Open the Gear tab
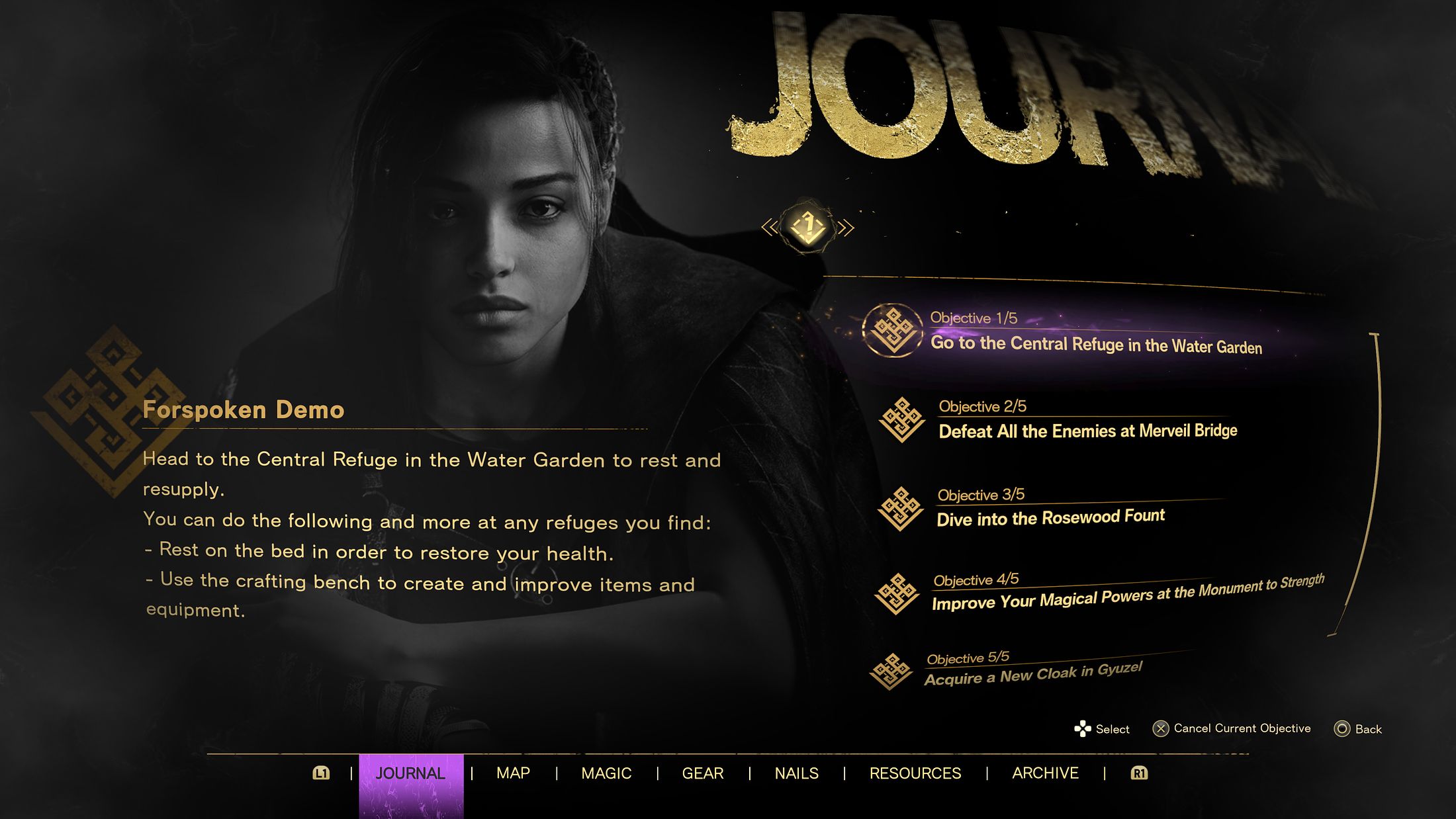 (703, 773)
